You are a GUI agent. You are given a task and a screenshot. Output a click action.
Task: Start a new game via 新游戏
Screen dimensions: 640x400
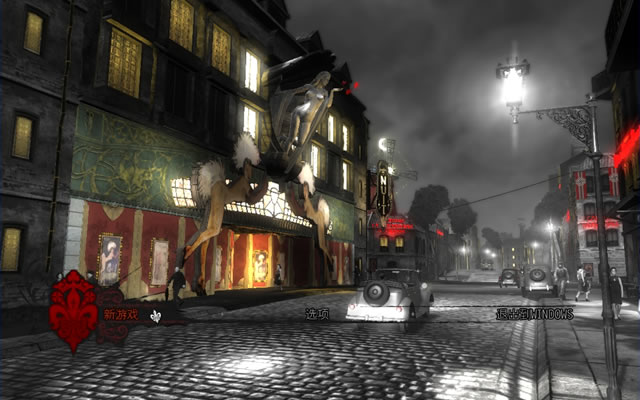point(122,314)
